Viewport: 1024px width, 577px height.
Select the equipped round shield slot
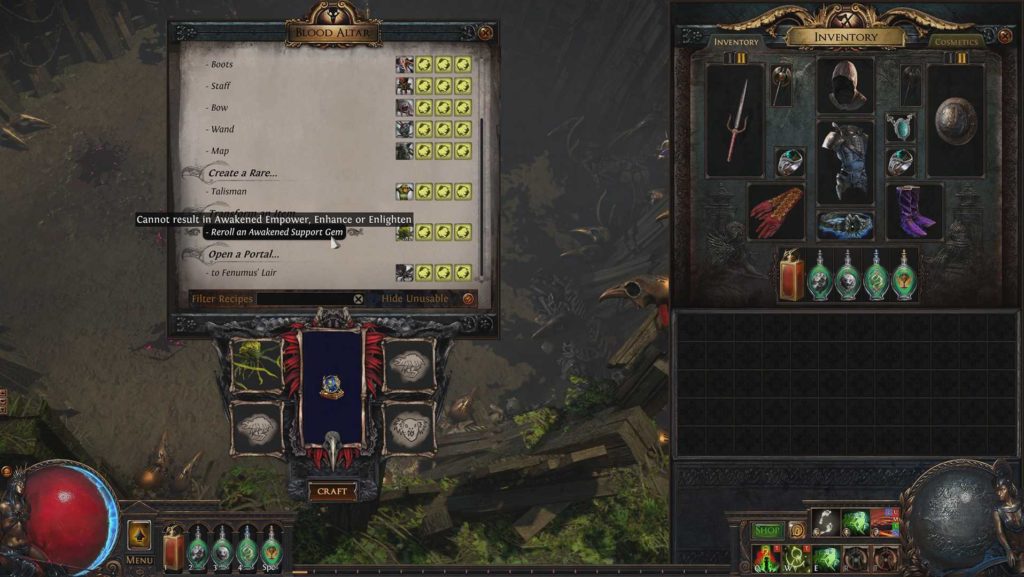tap(956, 121)
